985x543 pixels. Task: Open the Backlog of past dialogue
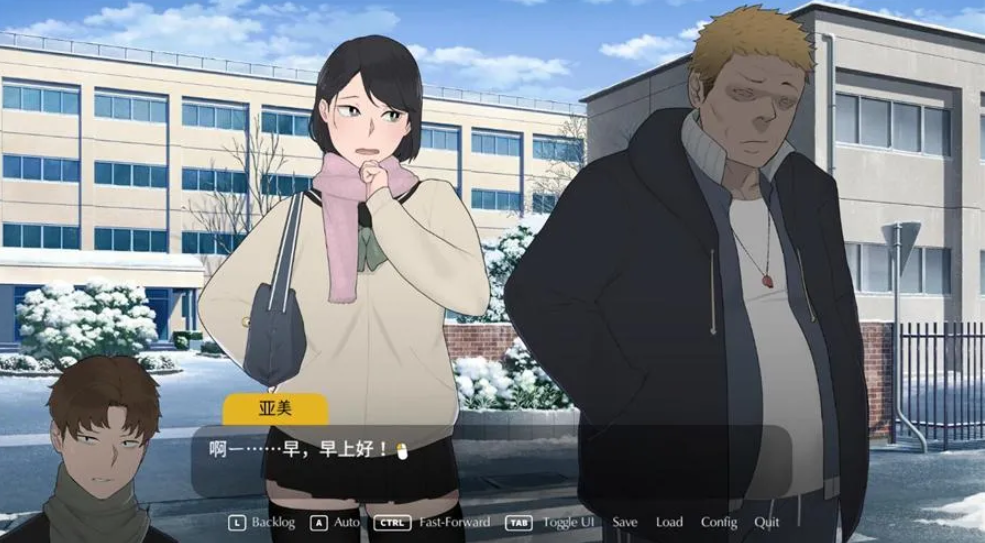[272, 522]
